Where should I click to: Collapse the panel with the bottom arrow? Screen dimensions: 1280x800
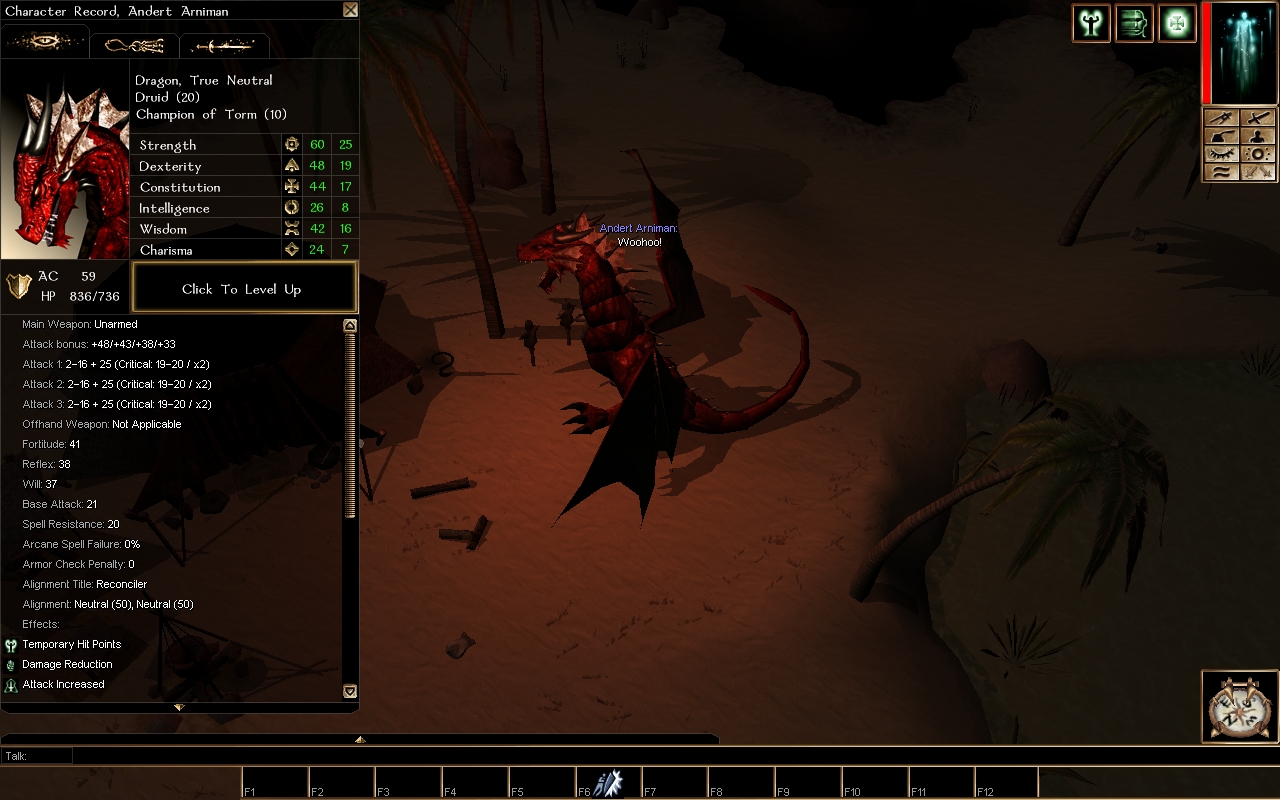pos(179,707)
